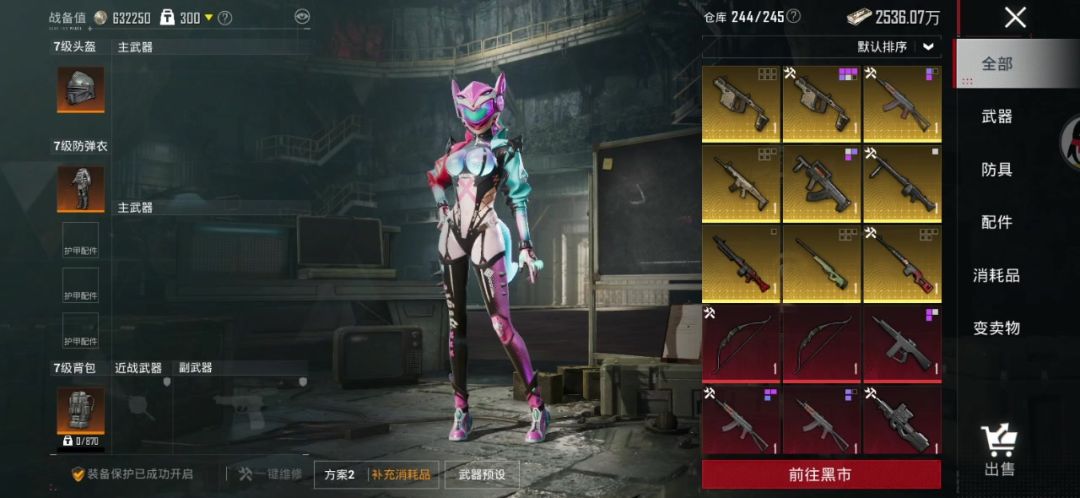Click the 前往黑市 button

point(821,474)
